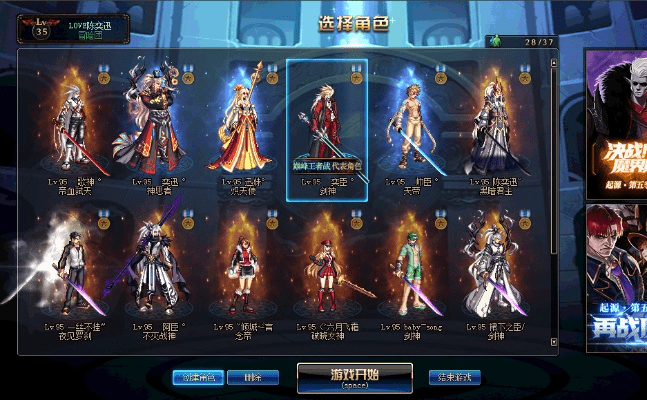The width and height of the screenshot is (647, 400).
Task: Select the 黑暗君主 dark-armored character
Action: [494, 125]
